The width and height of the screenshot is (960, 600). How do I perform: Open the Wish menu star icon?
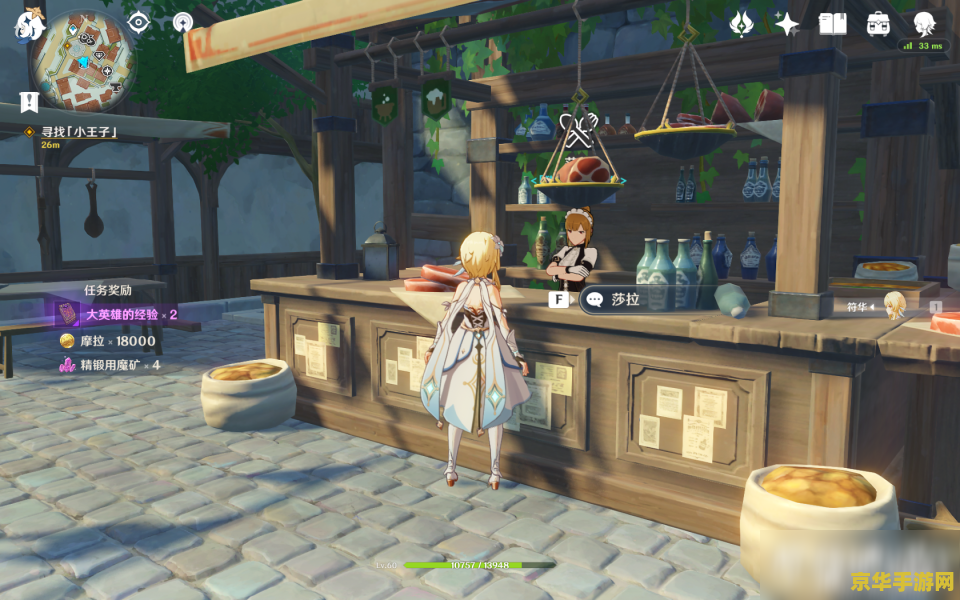click(787, 24)
